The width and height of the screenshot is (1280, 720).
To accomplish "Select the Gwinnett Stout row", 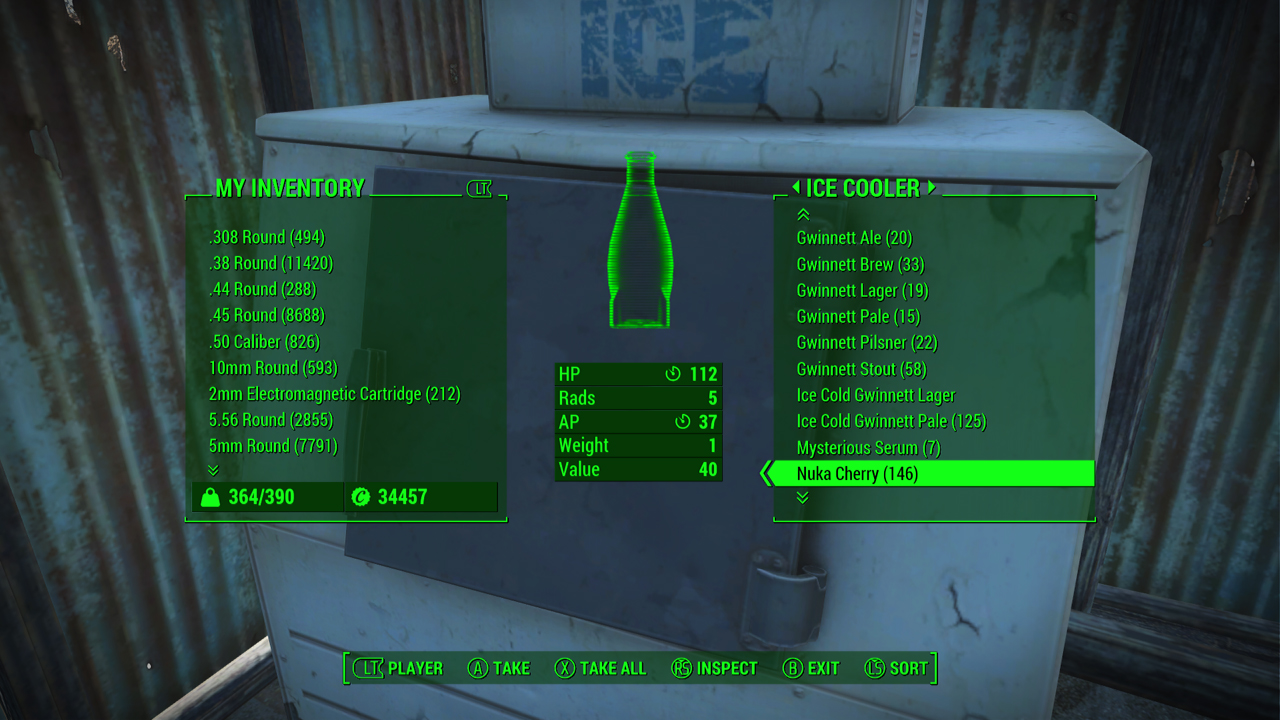I will (x=861, y=369).
